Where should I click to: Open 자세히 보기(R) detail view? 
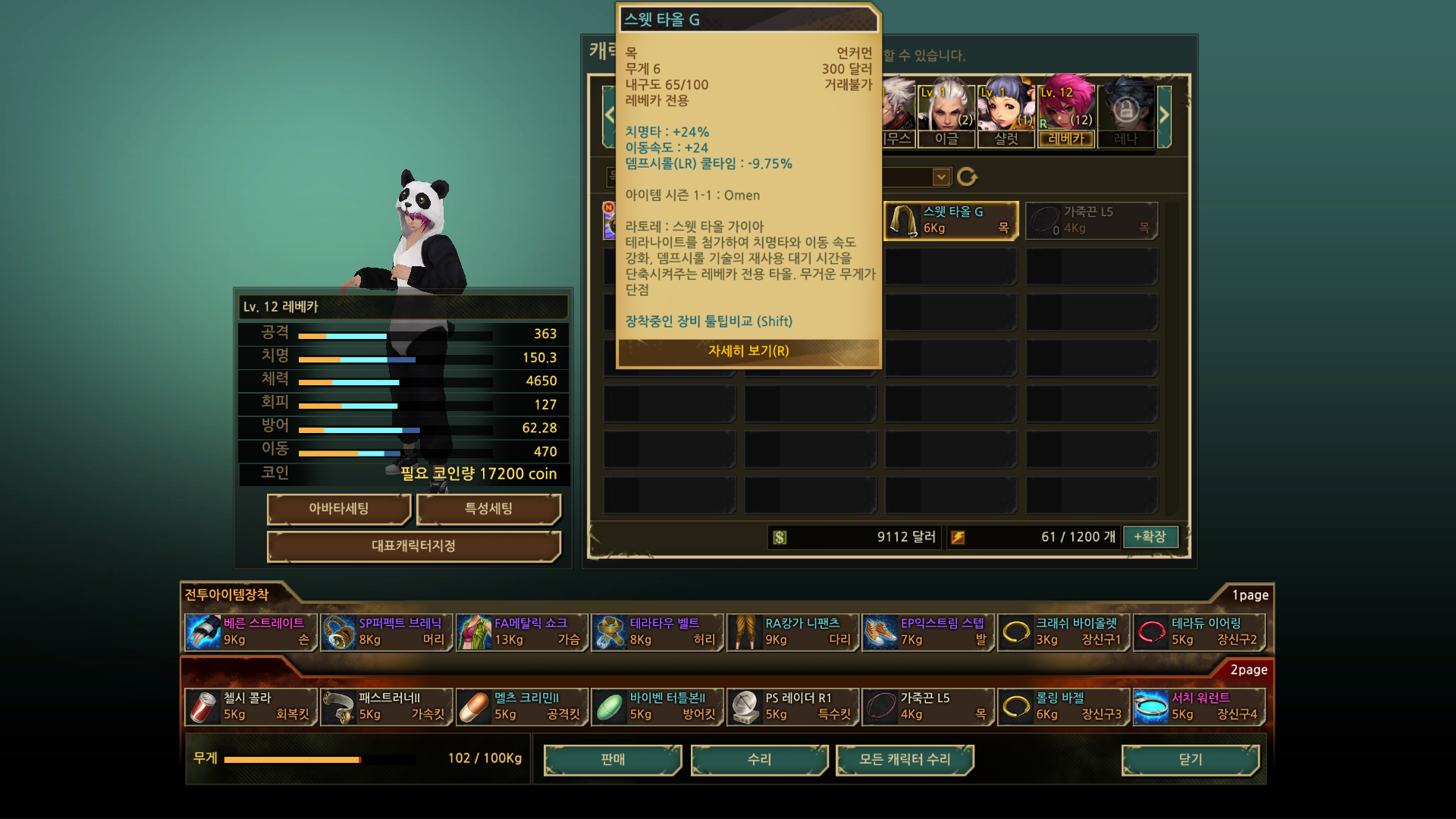(748, 351)
